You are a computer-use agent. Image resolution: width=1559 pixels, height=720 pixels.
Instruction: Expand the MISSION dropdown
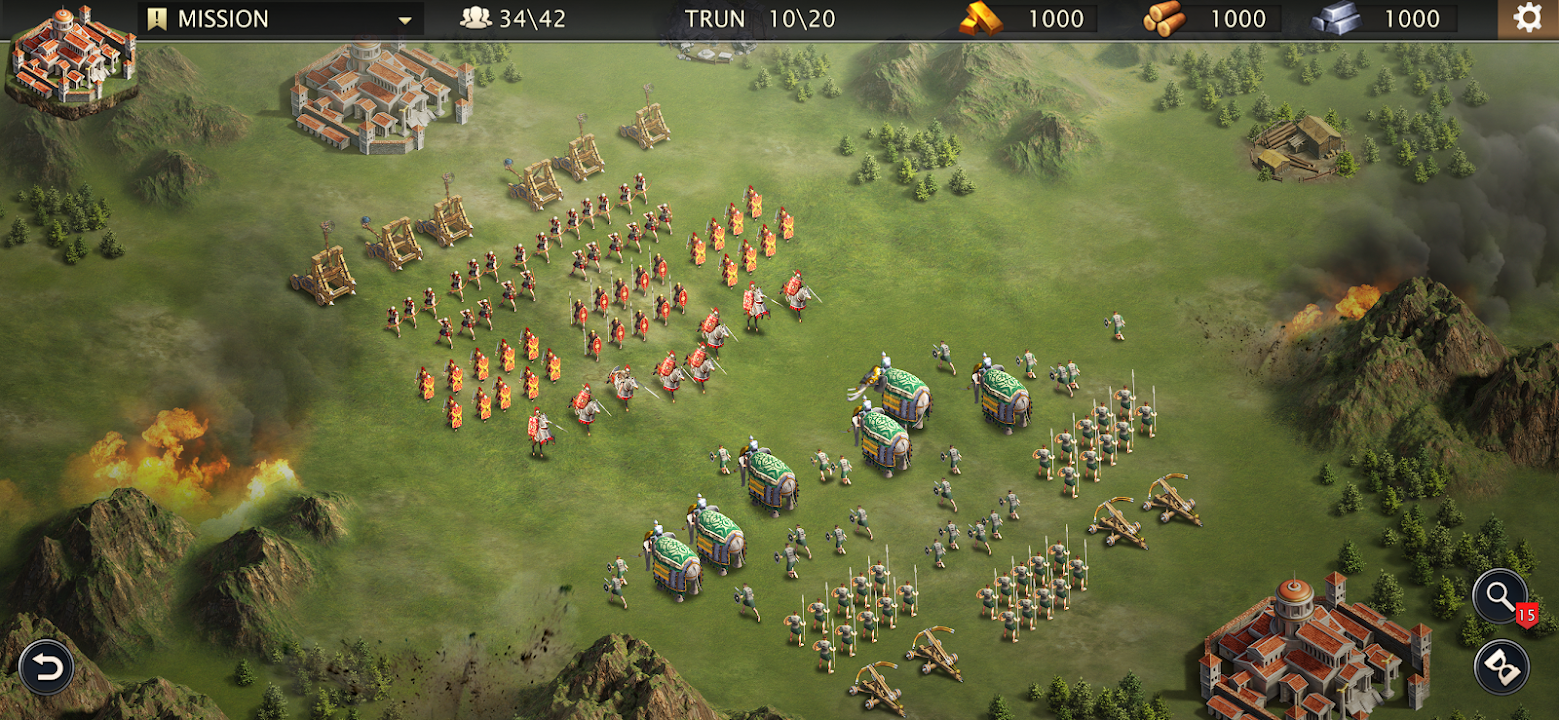click(404, 20)
